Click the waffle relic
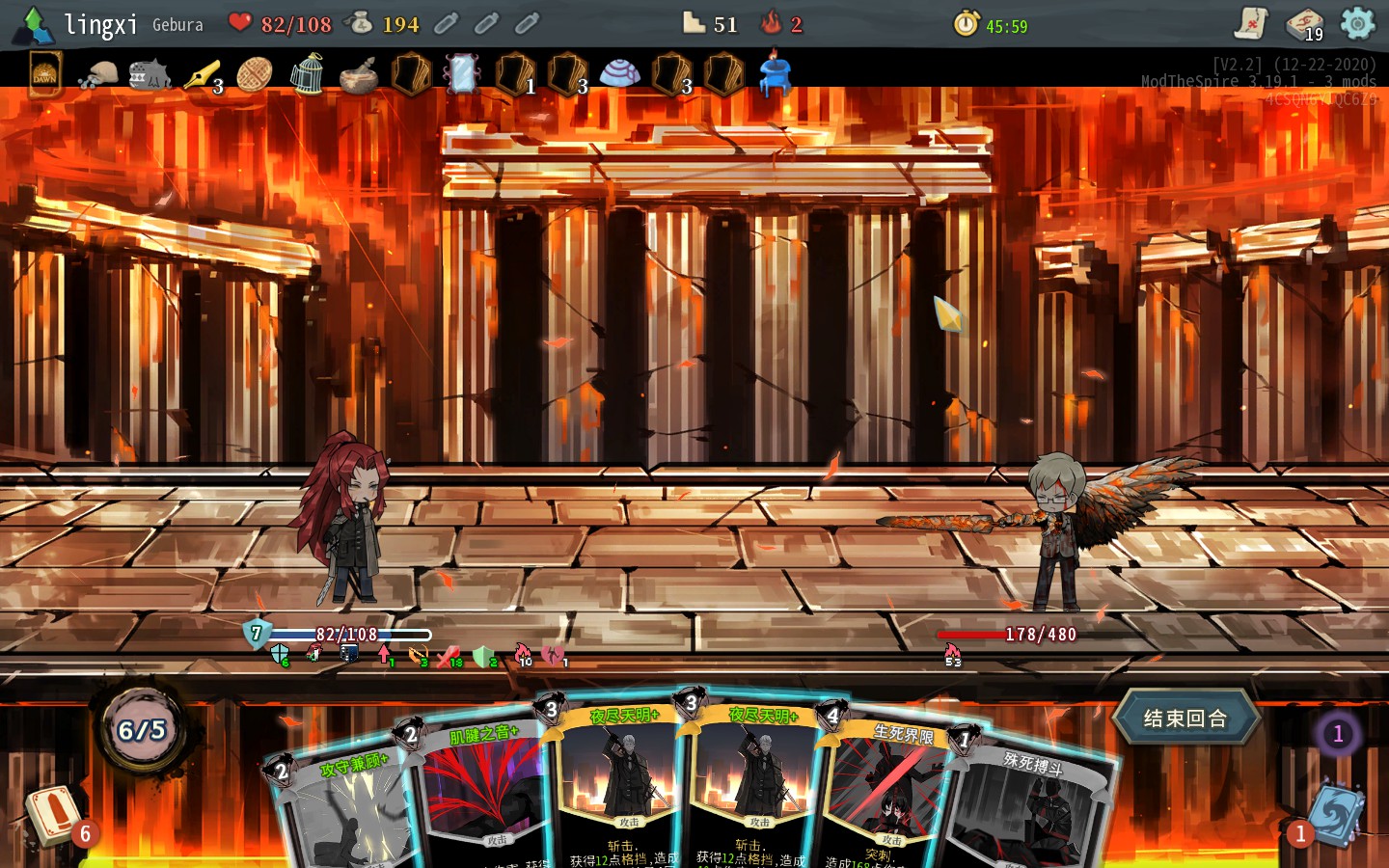 tap(254, 74)
